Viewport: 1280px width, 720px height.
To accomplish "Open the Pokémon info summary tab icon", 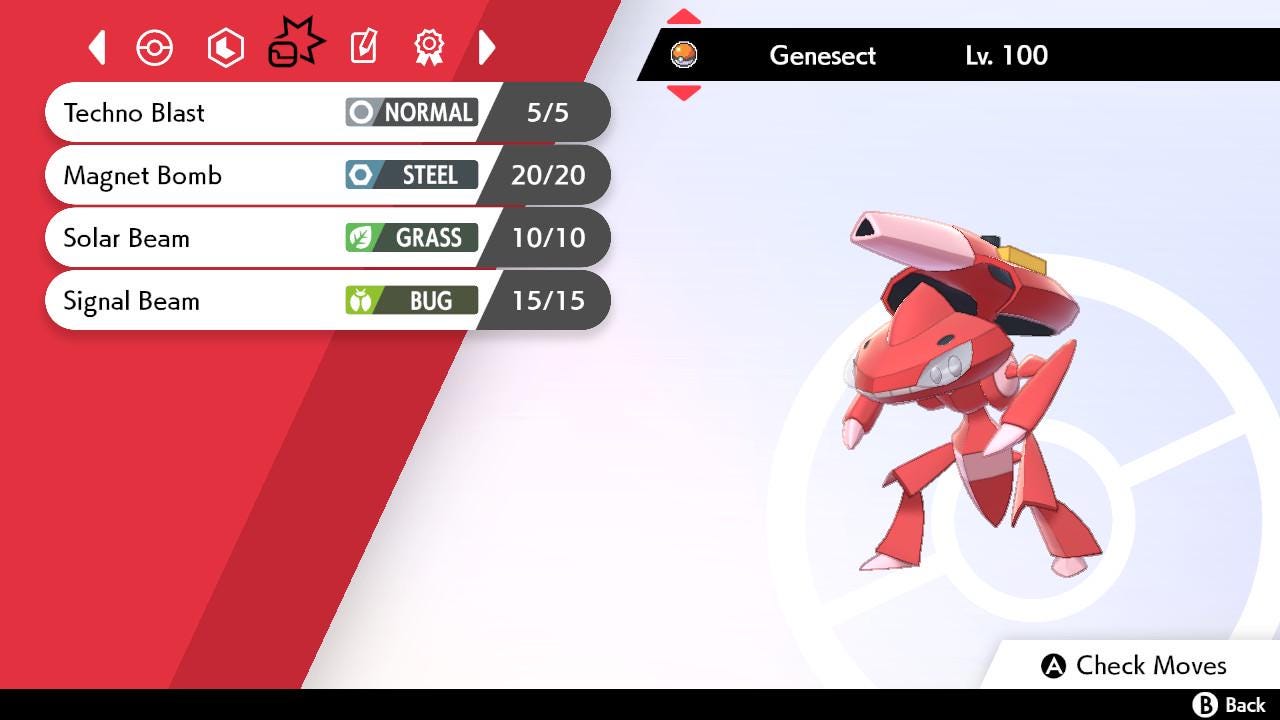I will tap(155, 47).
